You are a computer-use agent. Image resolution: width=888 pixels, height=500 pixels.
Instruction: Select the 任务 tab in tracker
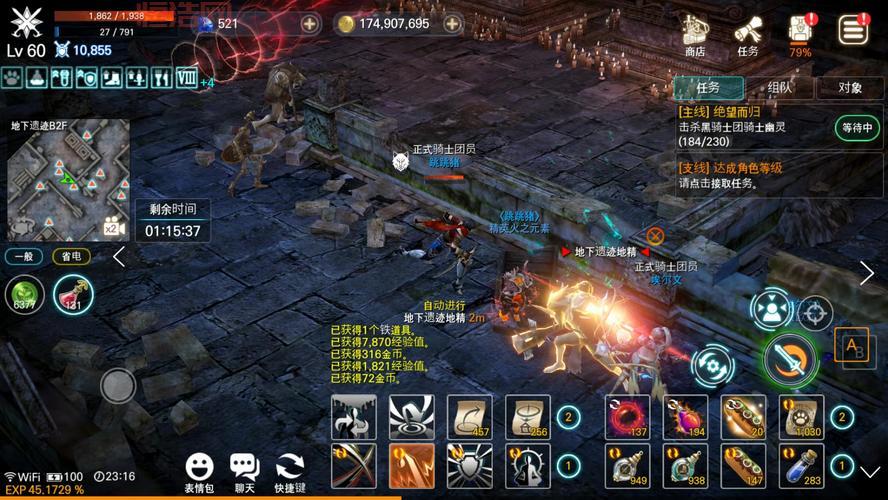coord(708,87)
